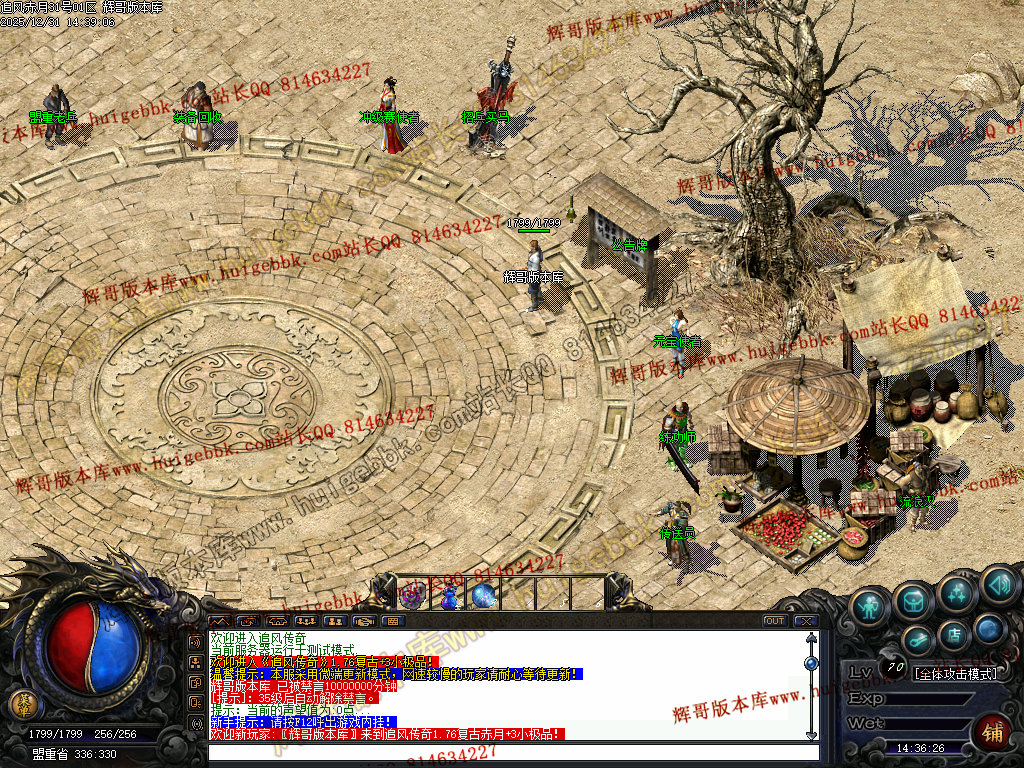Click the OUT button above chat
The width and height of the screenshot is (1024, 768).
click(774, 621)
